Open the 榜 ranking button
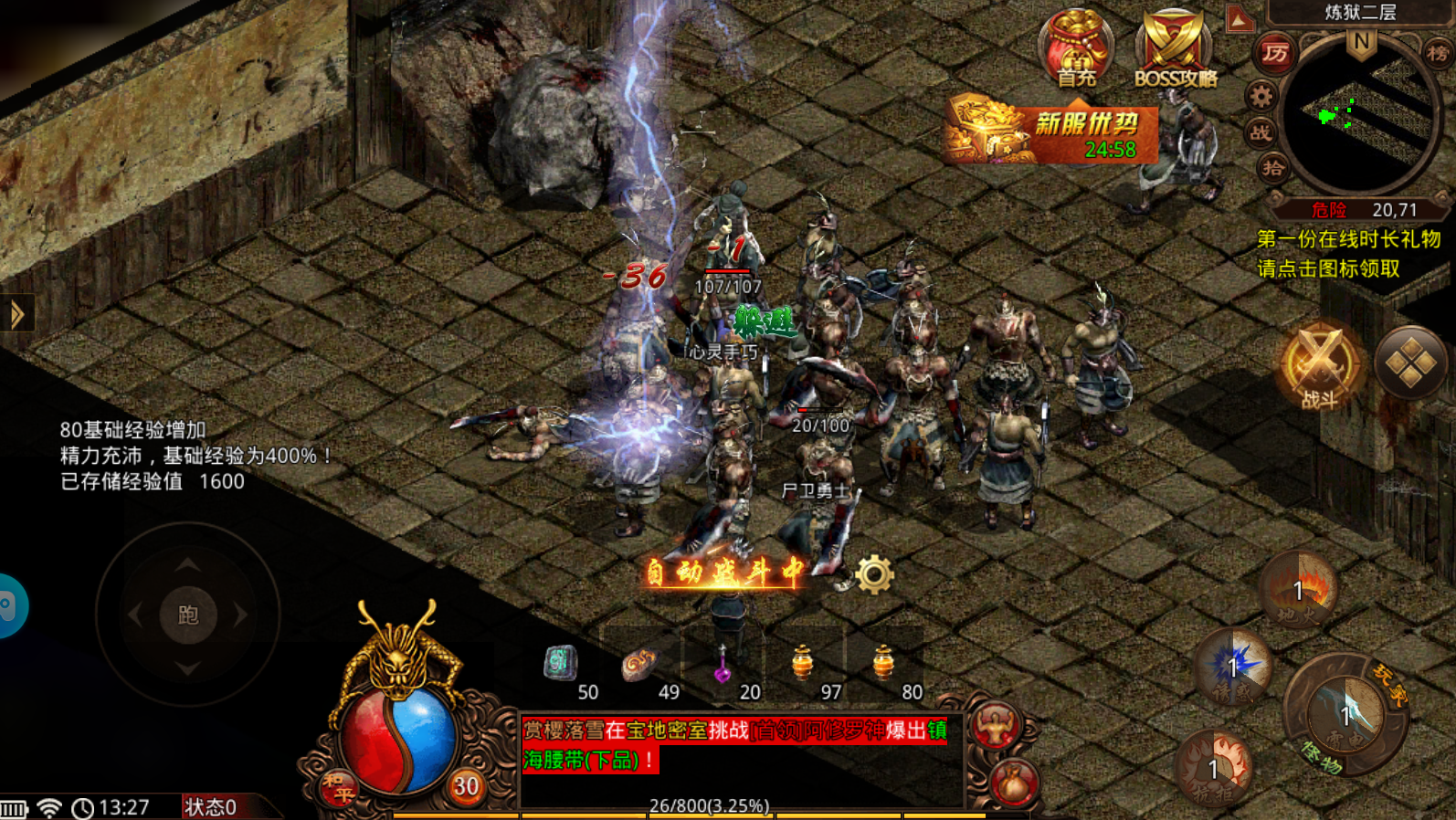Image resolution: width=1456 pixels, height=820 pixels. coord(1437,53)
